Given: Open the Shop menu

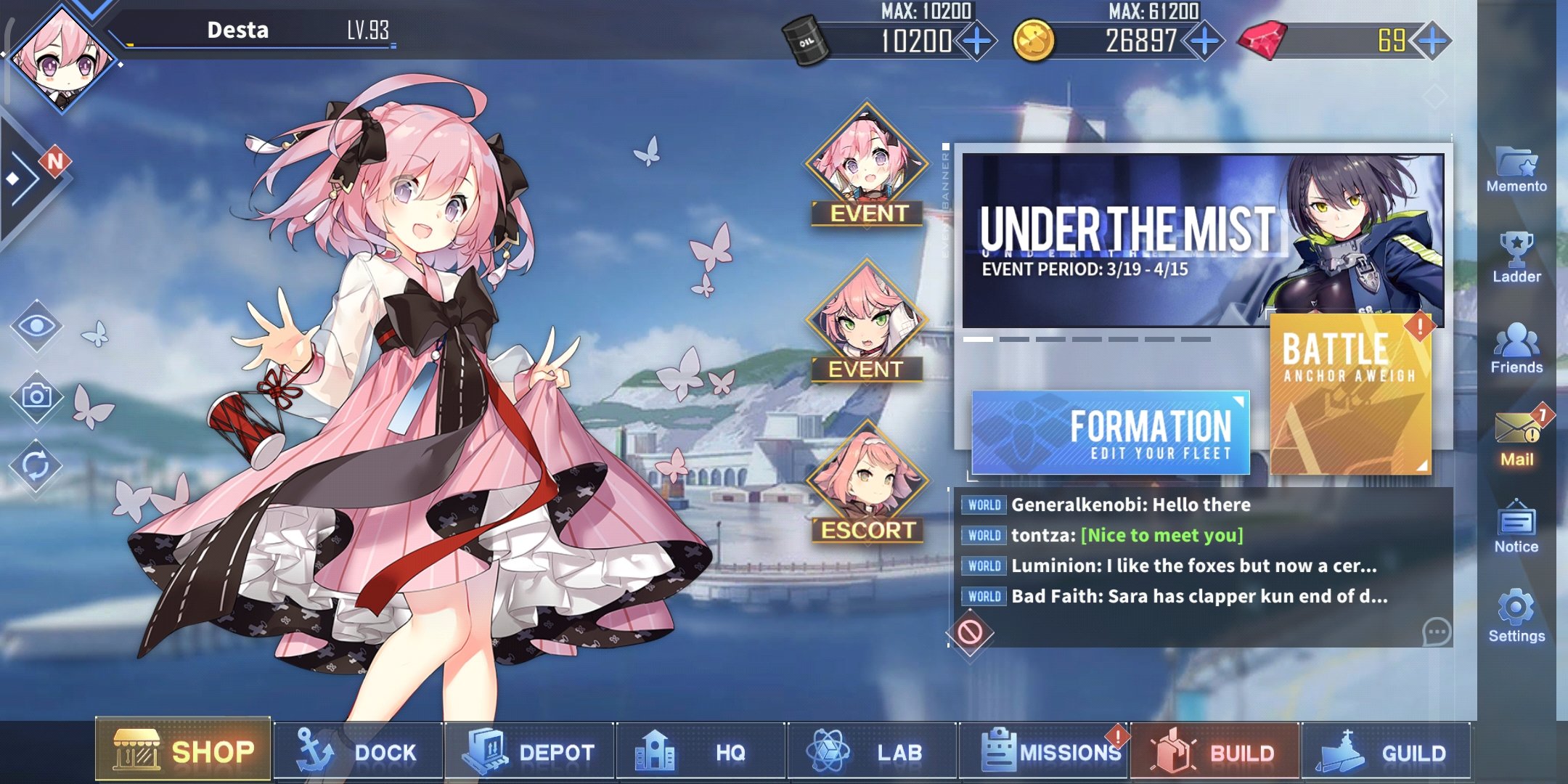Looking at the screenshot, I should tap(183, 751).
